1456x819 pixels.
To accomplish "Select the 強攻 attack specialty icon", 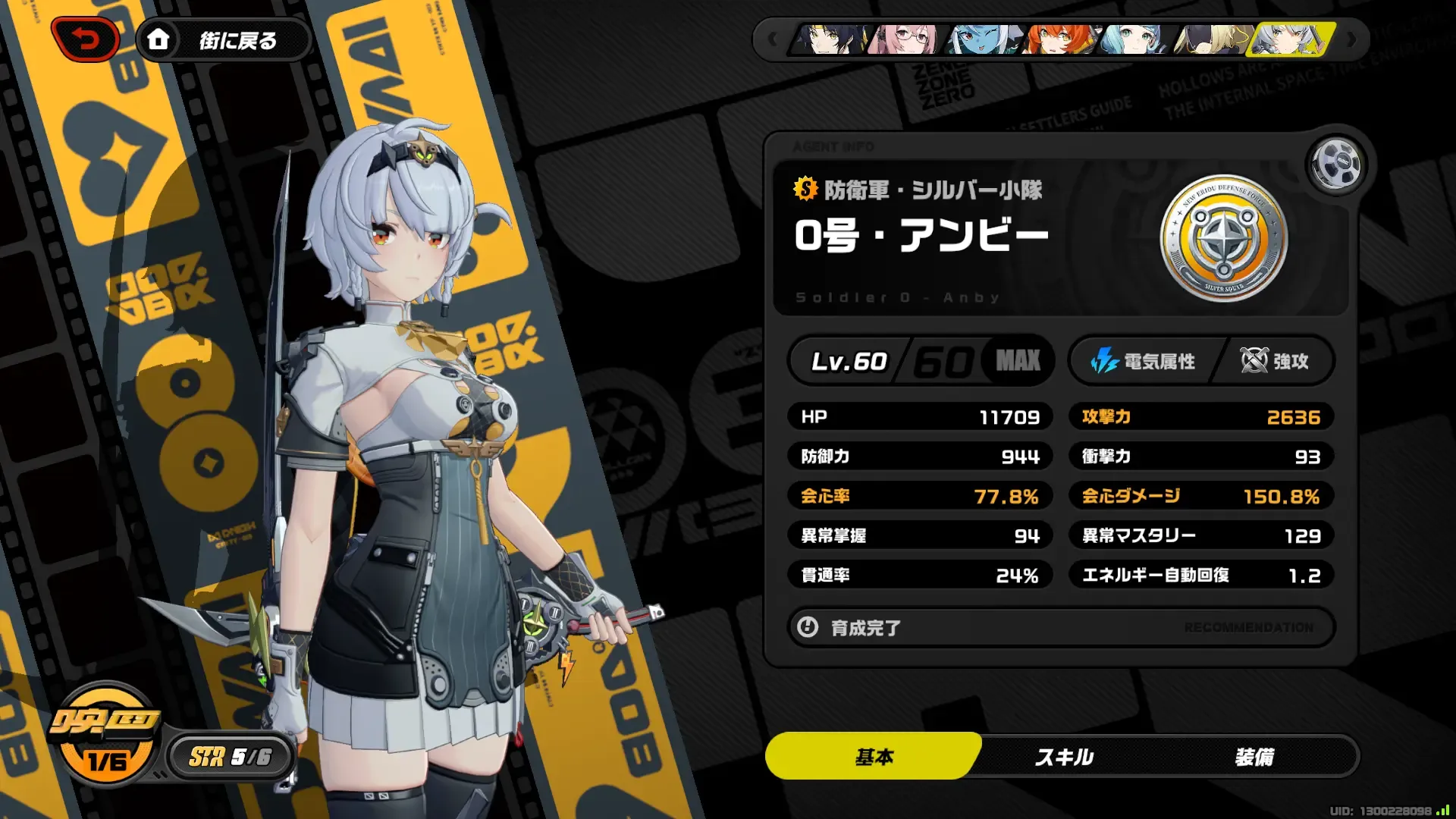I will point(1255,362).
